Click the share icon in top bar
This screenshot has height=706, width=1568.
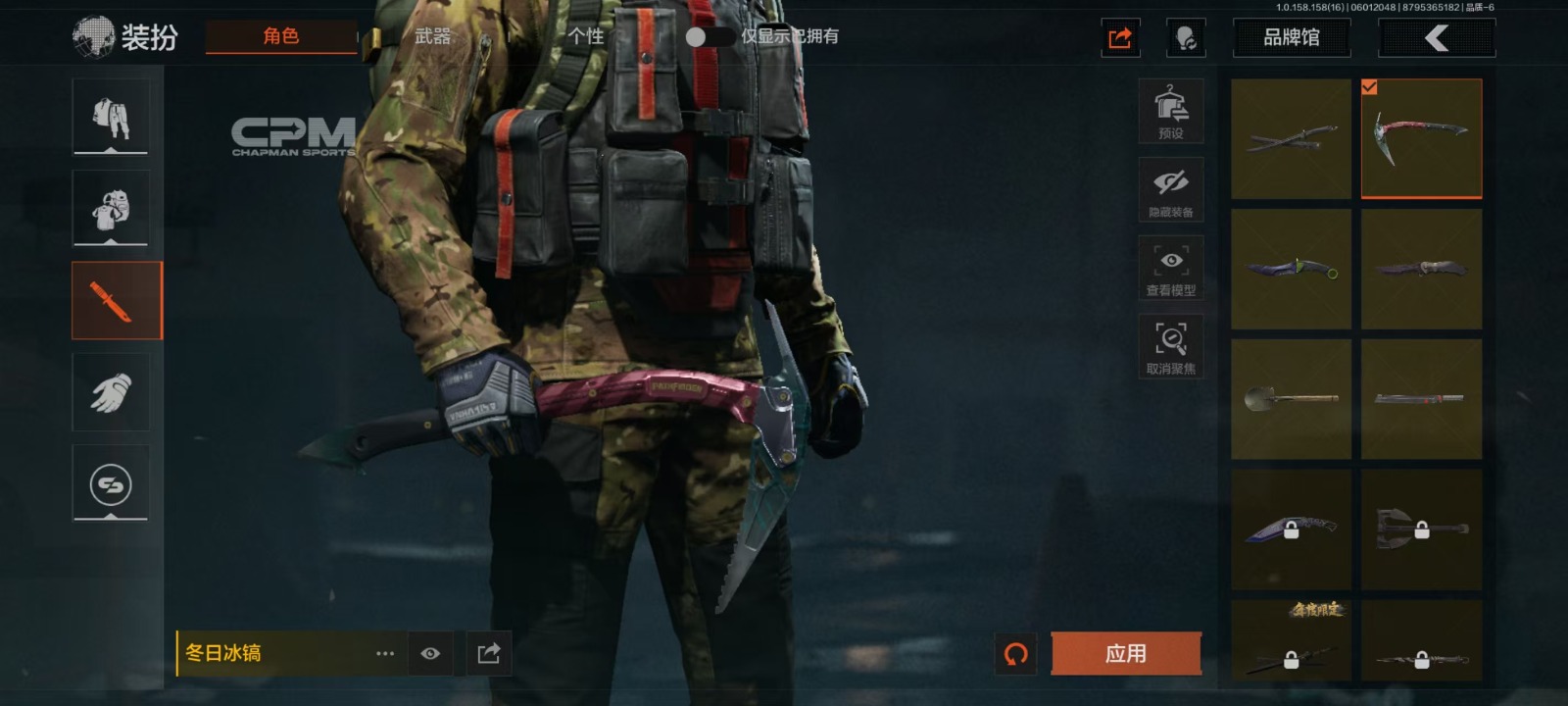[1120, 38]
